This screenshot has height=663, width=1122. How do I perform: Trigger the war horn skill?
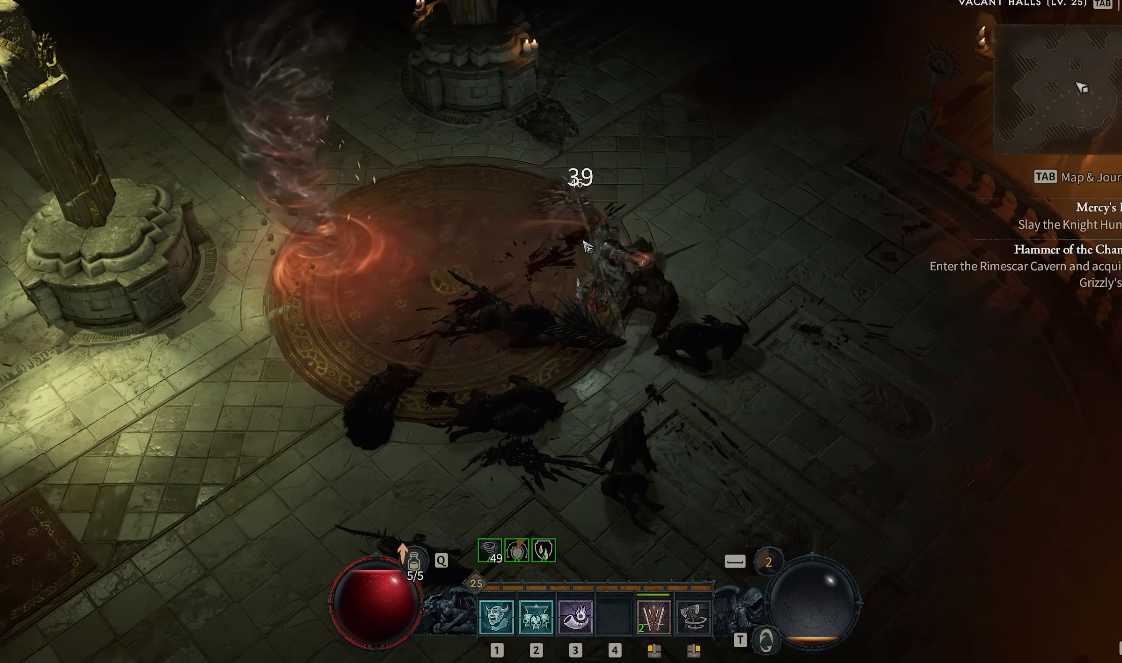point(575,616)
